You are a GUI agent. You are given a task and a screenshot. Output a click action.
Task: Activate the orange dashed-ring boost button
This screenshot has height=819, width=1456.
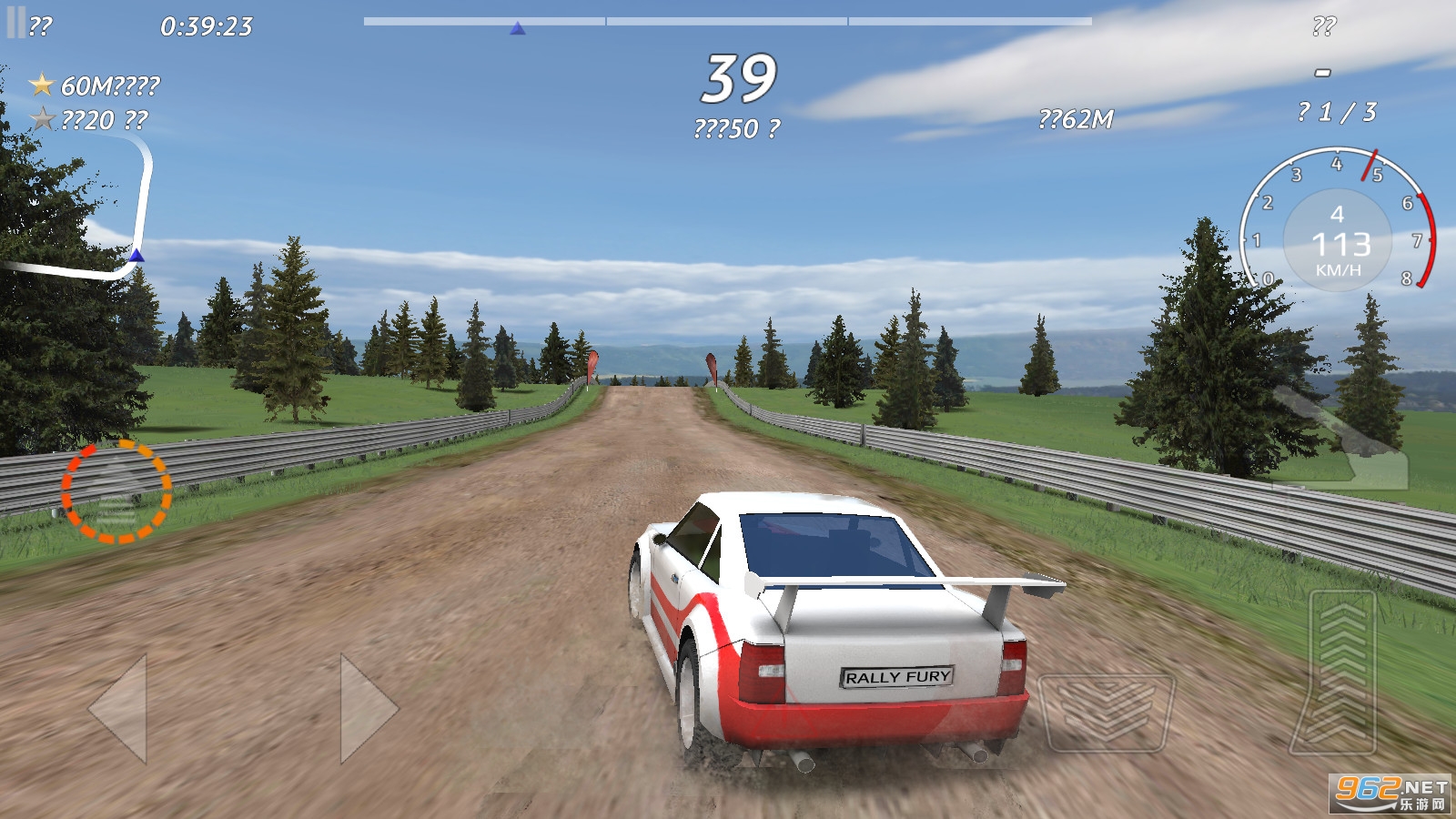pos(116,491)
